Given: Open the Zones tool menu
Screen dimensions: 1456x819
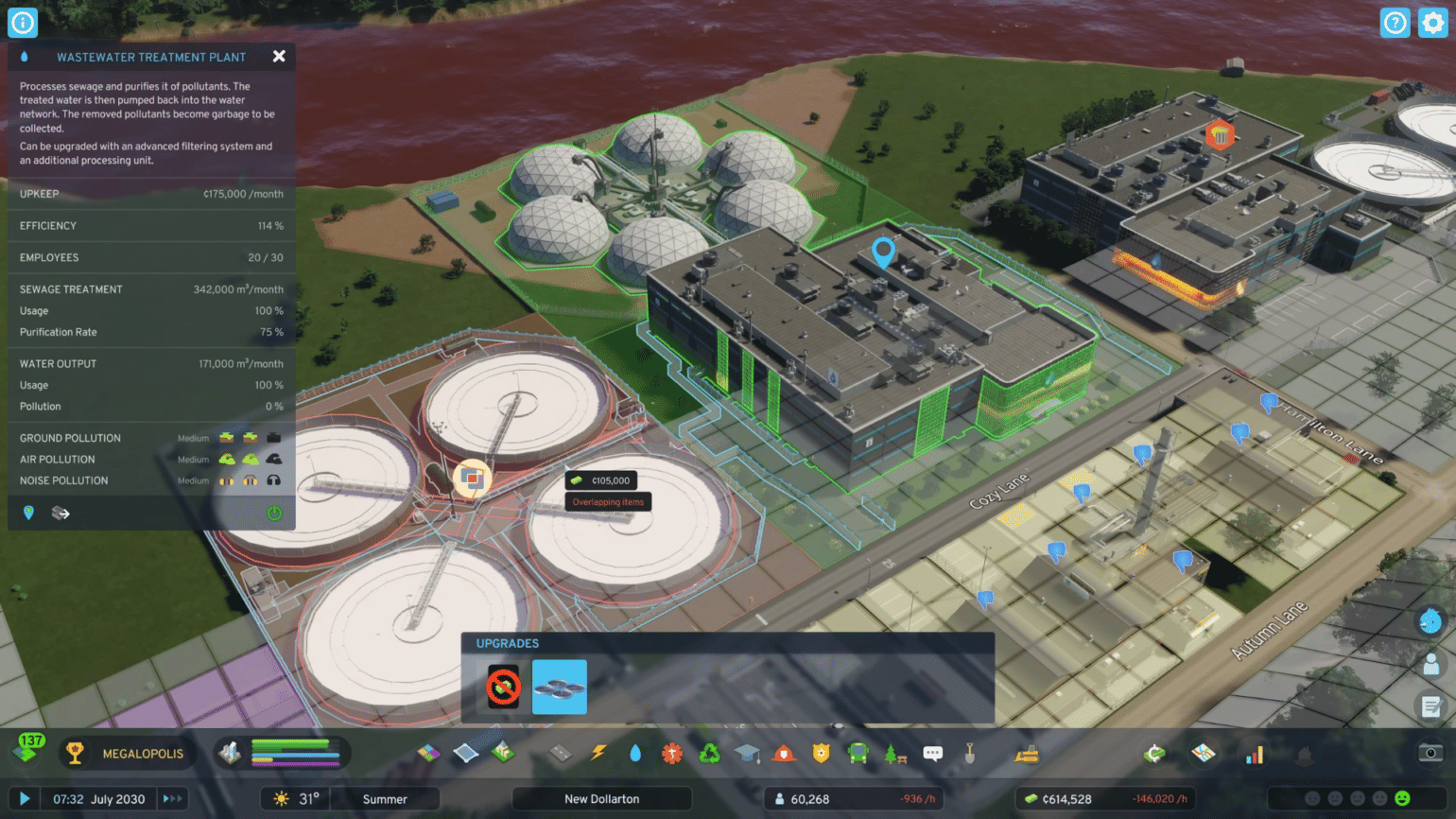Looking at the screenshot, I should [429, 753].
